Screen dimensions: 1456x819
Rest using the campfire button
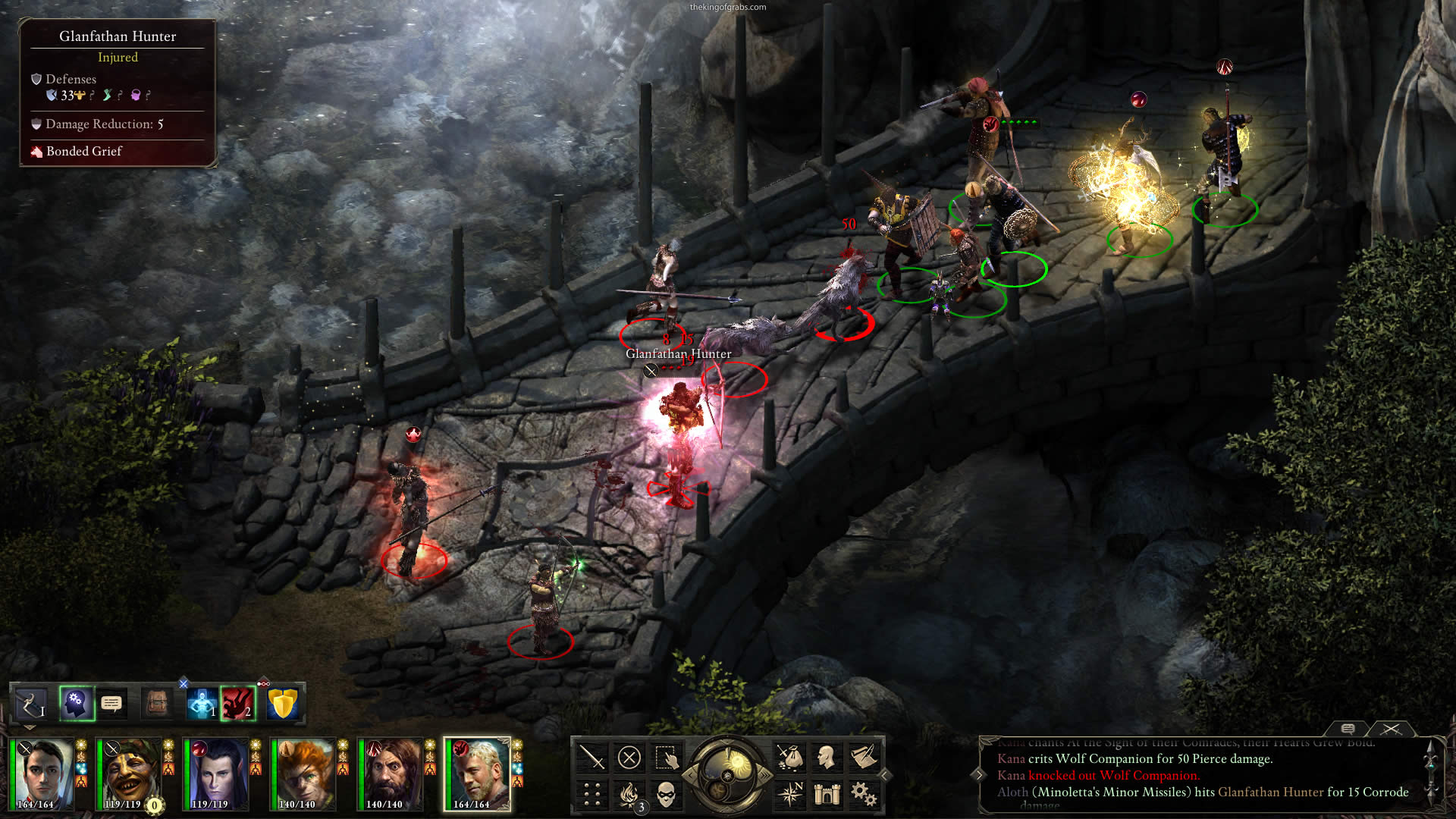pyautogui.click(x=629, y=794)
